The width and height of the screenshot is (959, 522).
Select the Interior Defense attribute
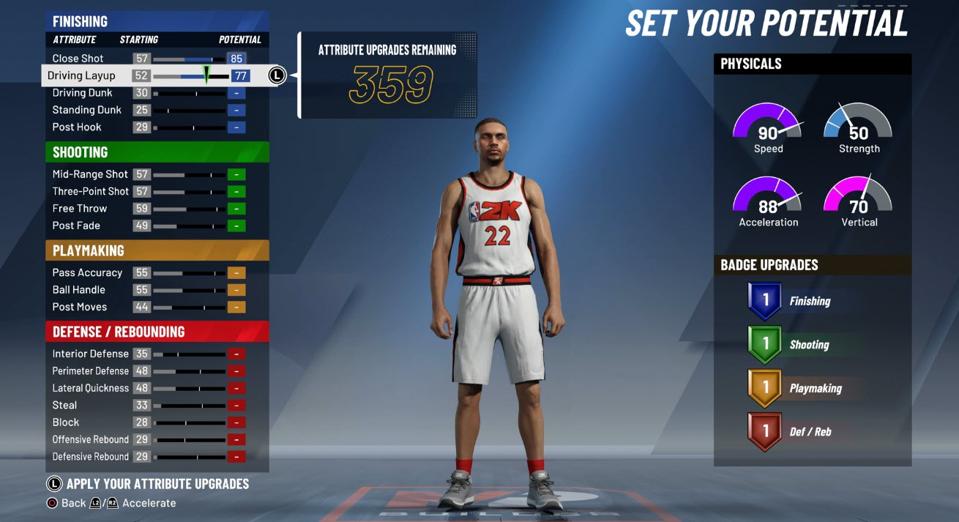point(90,353)
